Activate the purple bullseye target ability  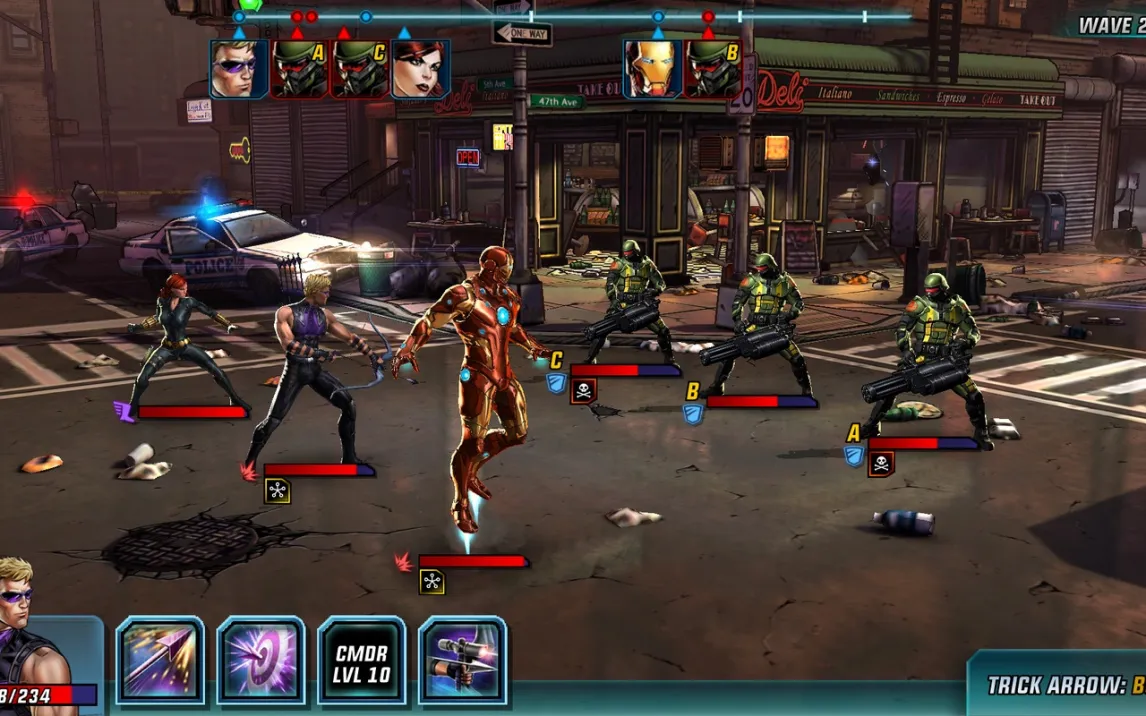(261, 661)
